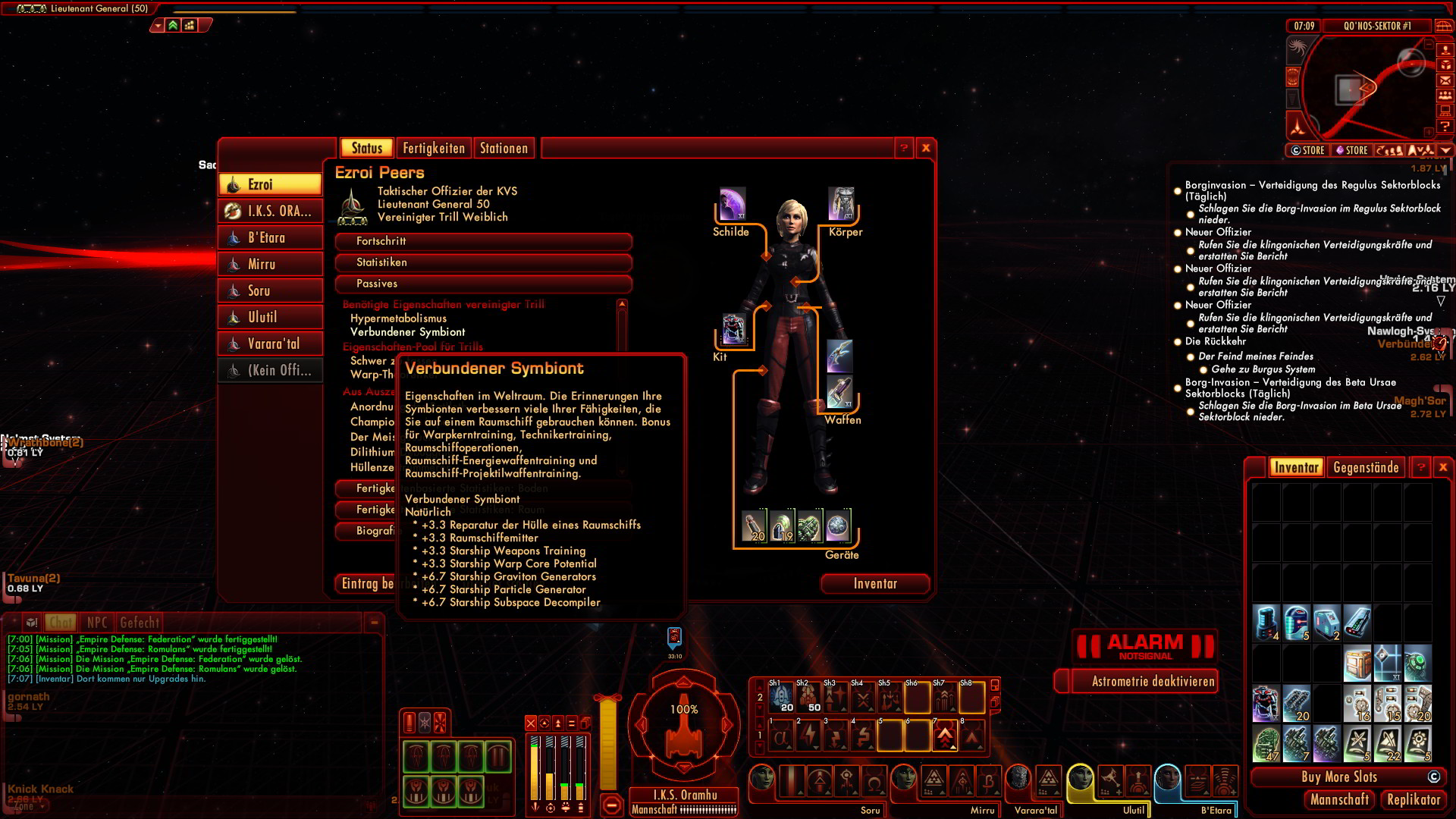Close the inventory panel

coord(1443,468)
